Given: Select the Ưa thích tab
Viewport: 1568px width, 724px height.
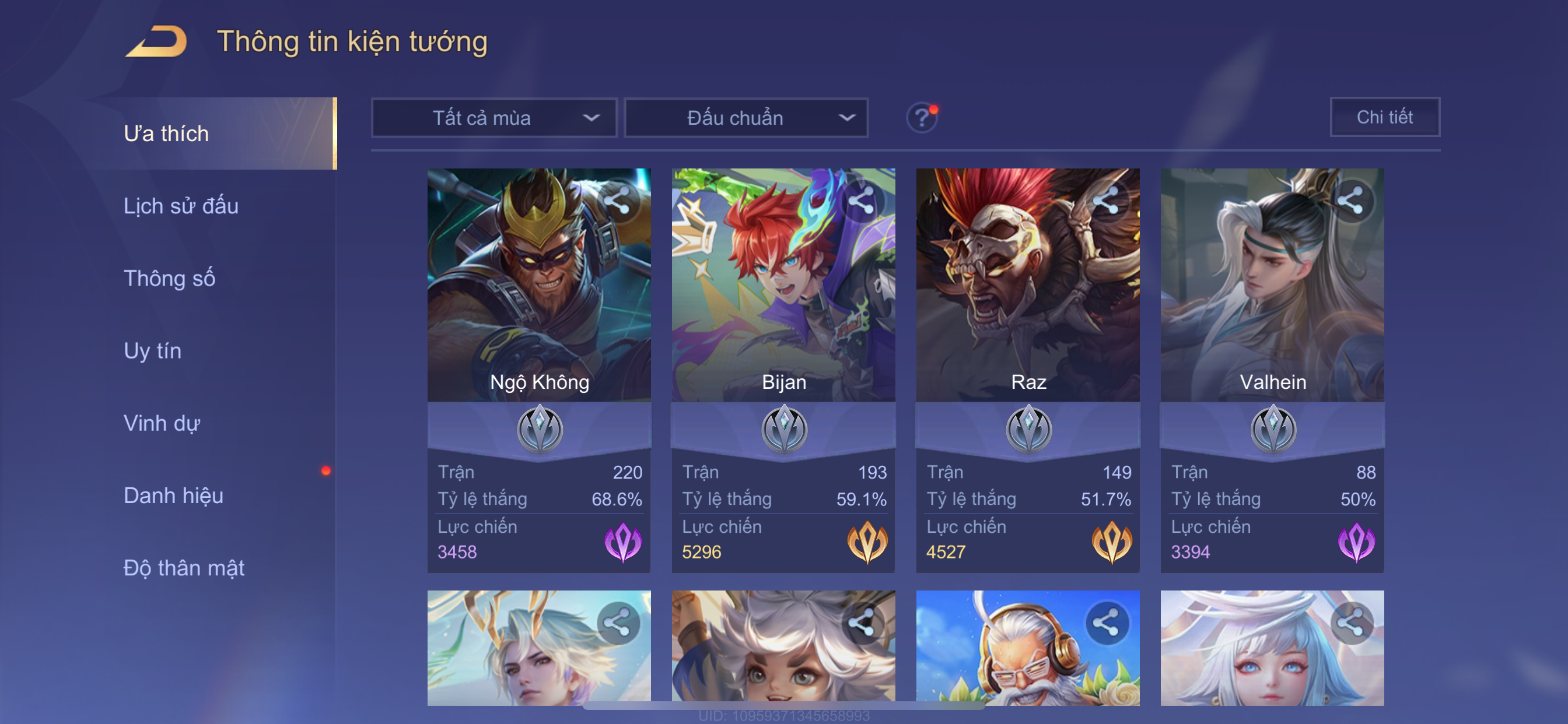Looking at the screenshot, I should (x=166, y=134).
